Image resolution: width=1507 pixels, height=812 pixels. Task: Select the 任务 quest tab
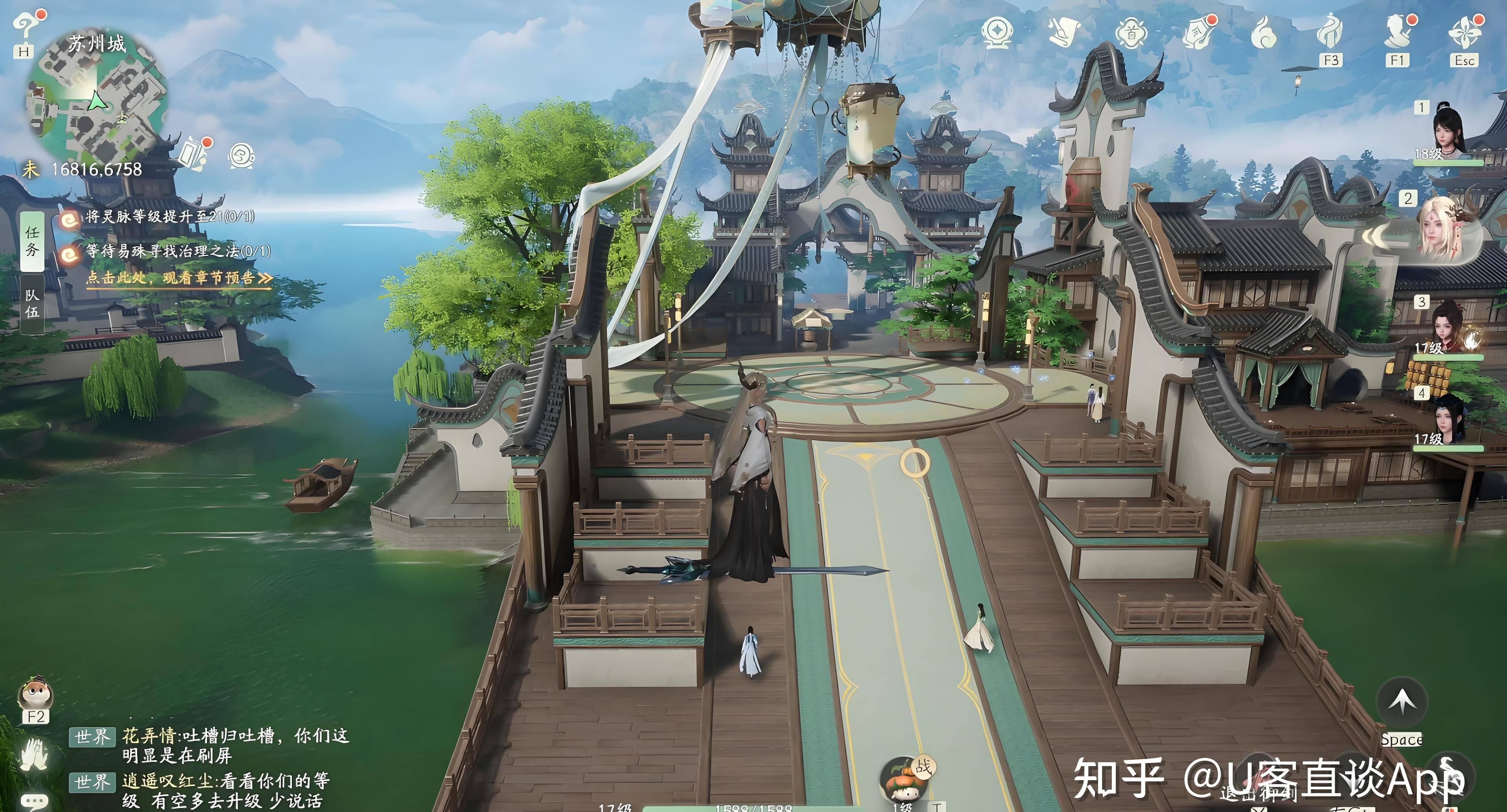[32, 241]
